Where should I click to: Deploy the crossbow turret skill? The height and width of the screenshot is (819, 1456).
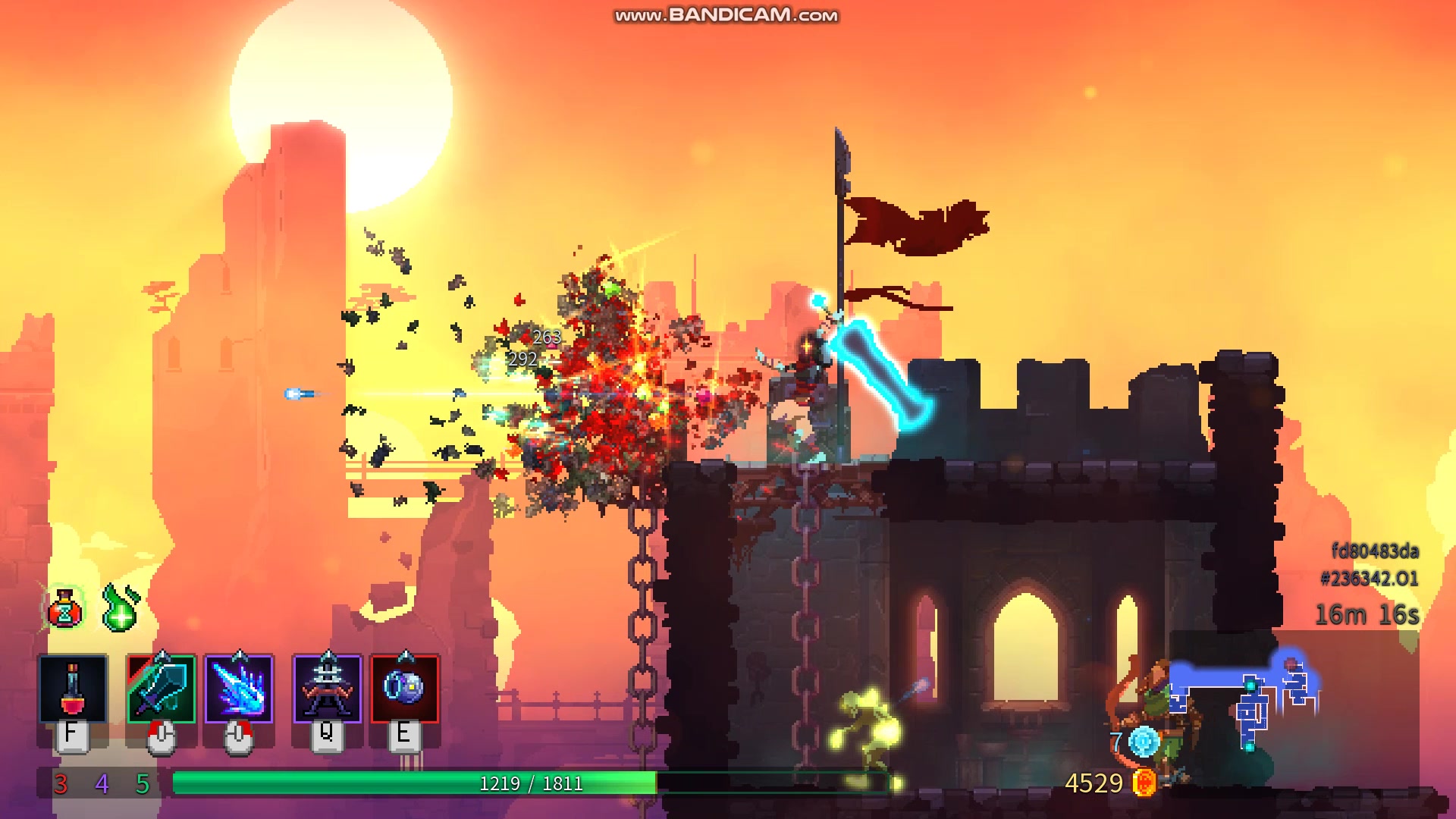[x=327, y=689]
